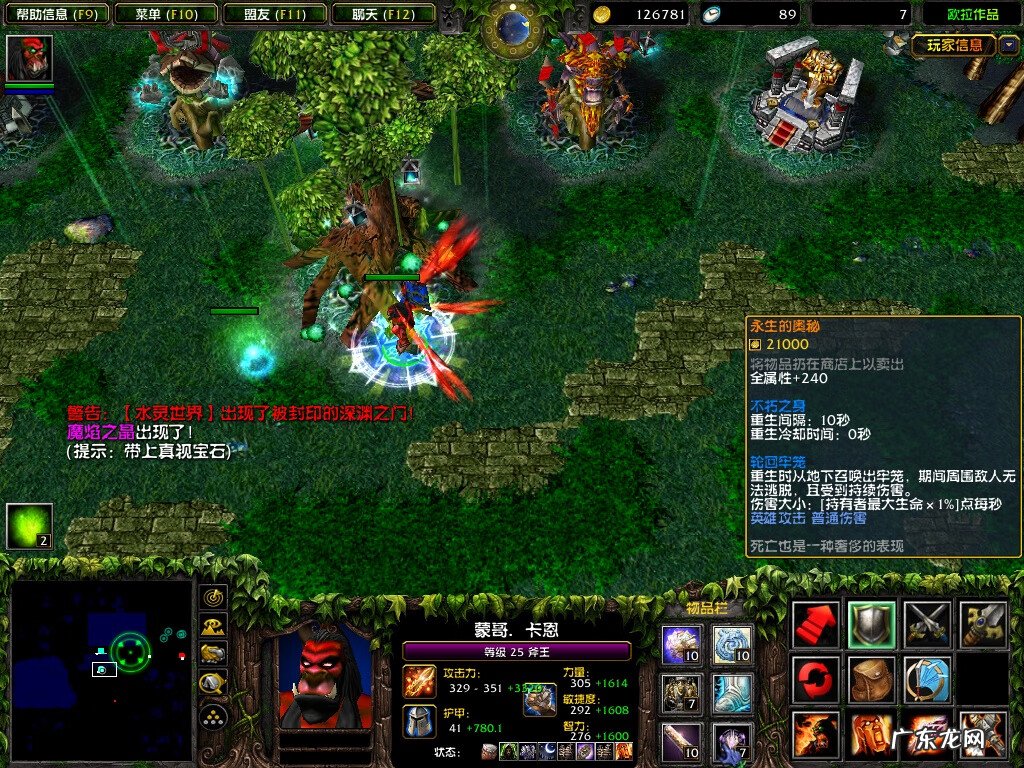The width and height of the screenshot is (1024, 768).
Task: Select the hero portrait icon at top-left
Action: coord(29,58)
